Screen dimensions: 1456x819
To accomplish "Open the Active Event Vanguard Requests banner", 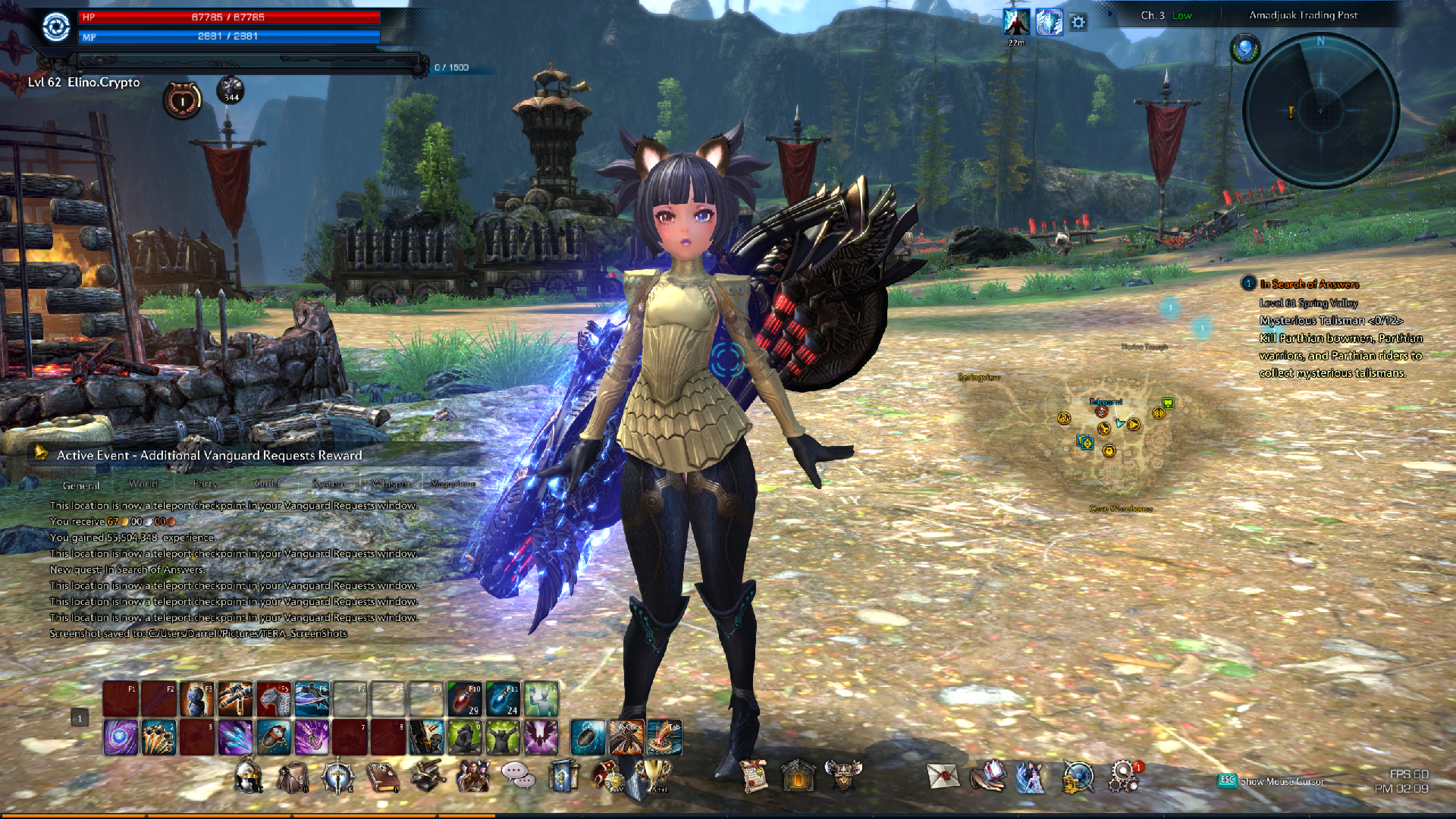I will [209, 455].
